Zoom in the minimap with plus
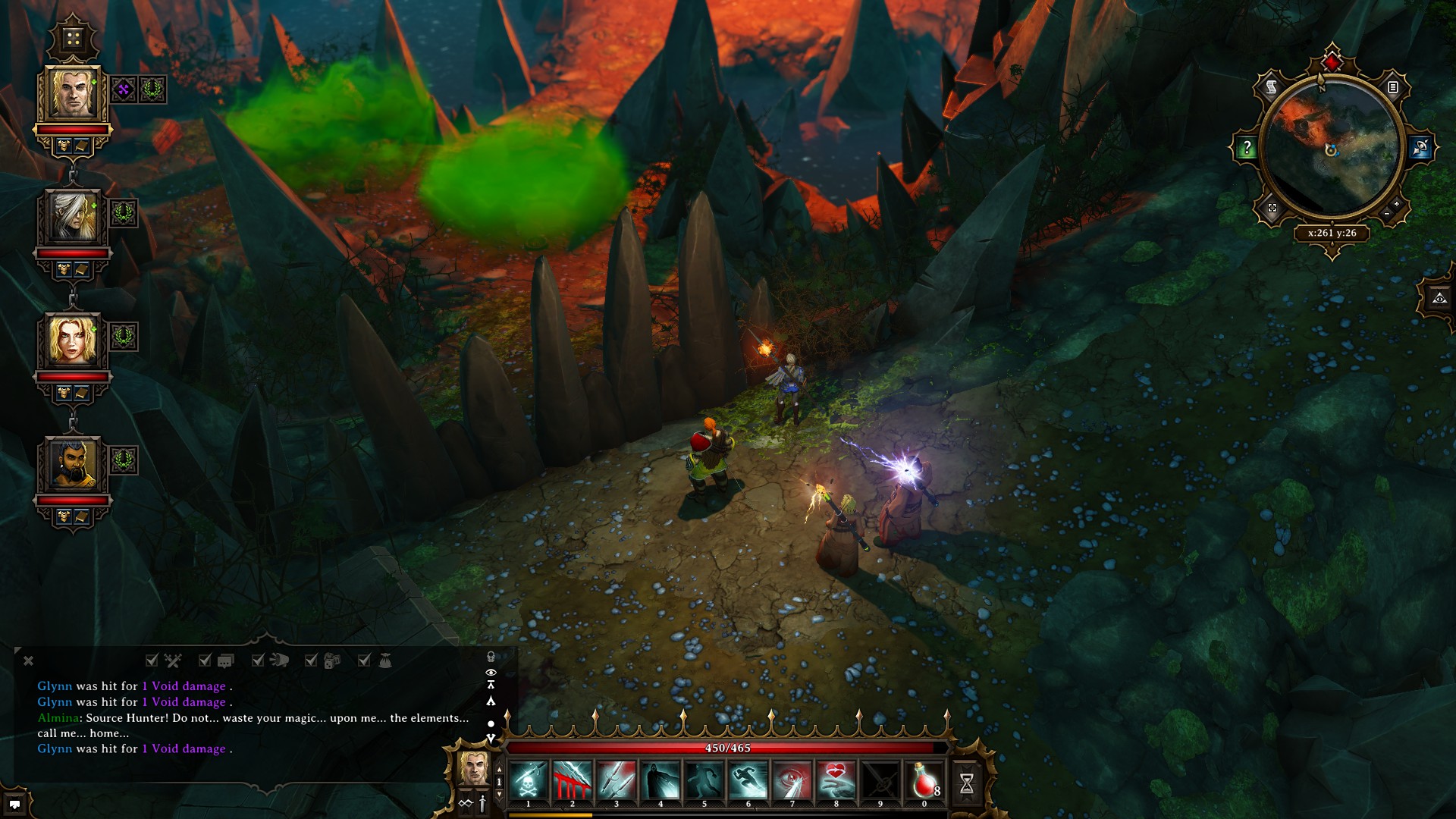 click(1396, 205)
